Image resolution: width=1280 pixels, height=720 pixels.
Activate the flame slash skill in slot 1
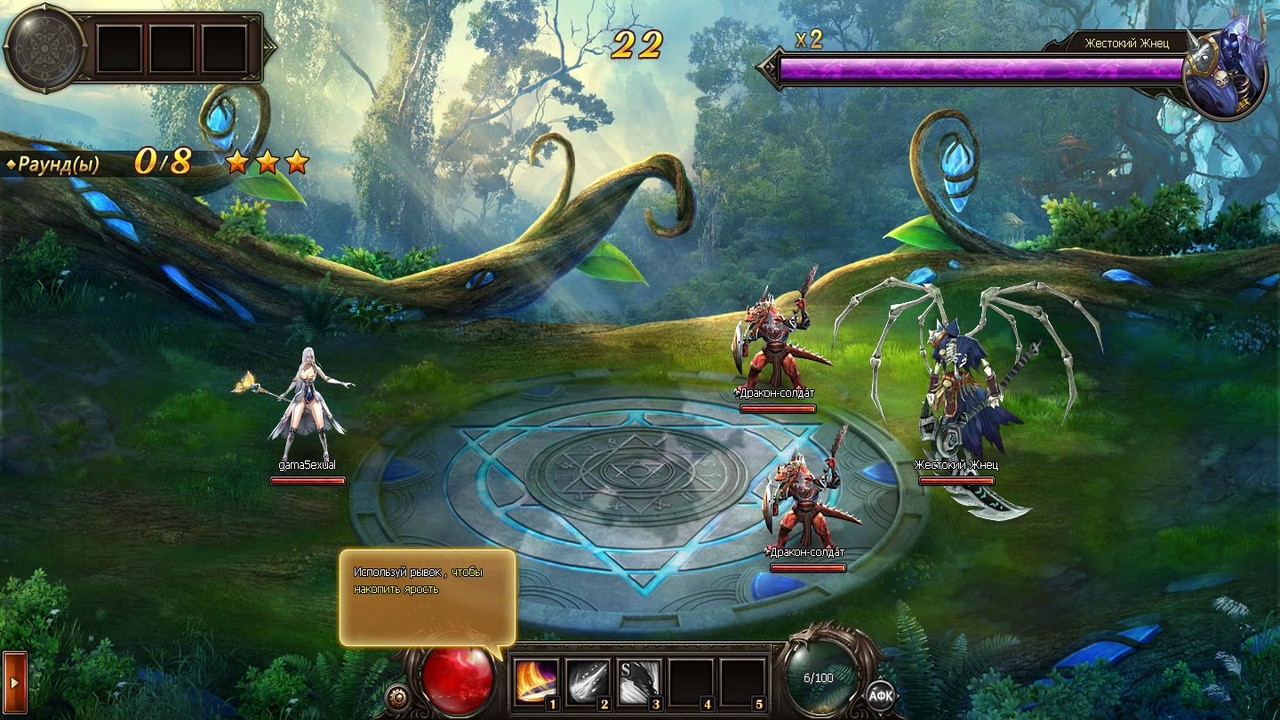tap(536, 682)
